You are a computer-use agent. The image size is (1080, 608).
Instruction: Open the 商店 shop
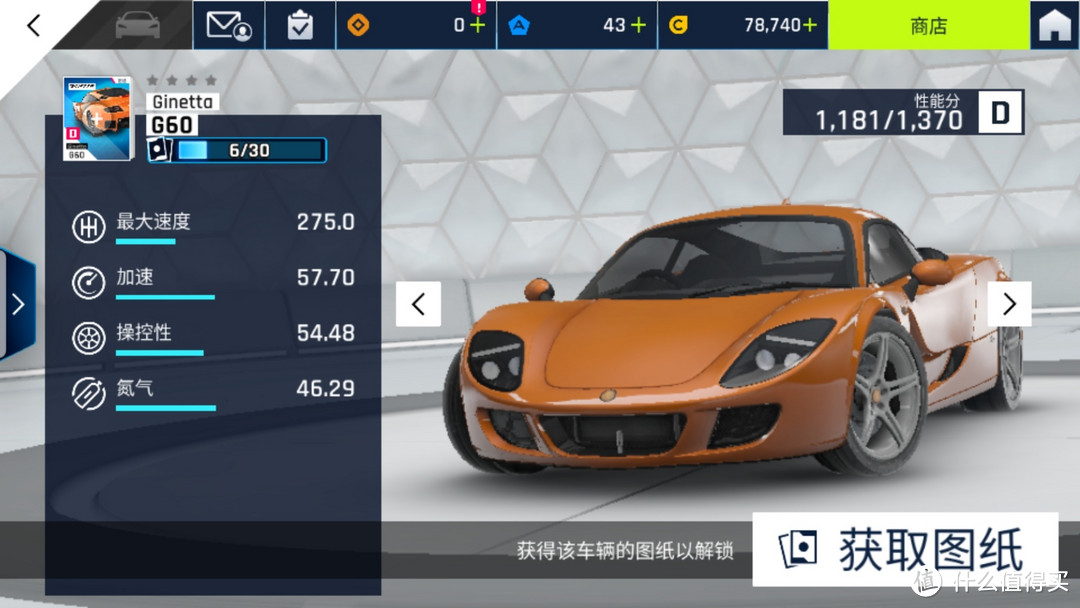click(x=928, y=25)
